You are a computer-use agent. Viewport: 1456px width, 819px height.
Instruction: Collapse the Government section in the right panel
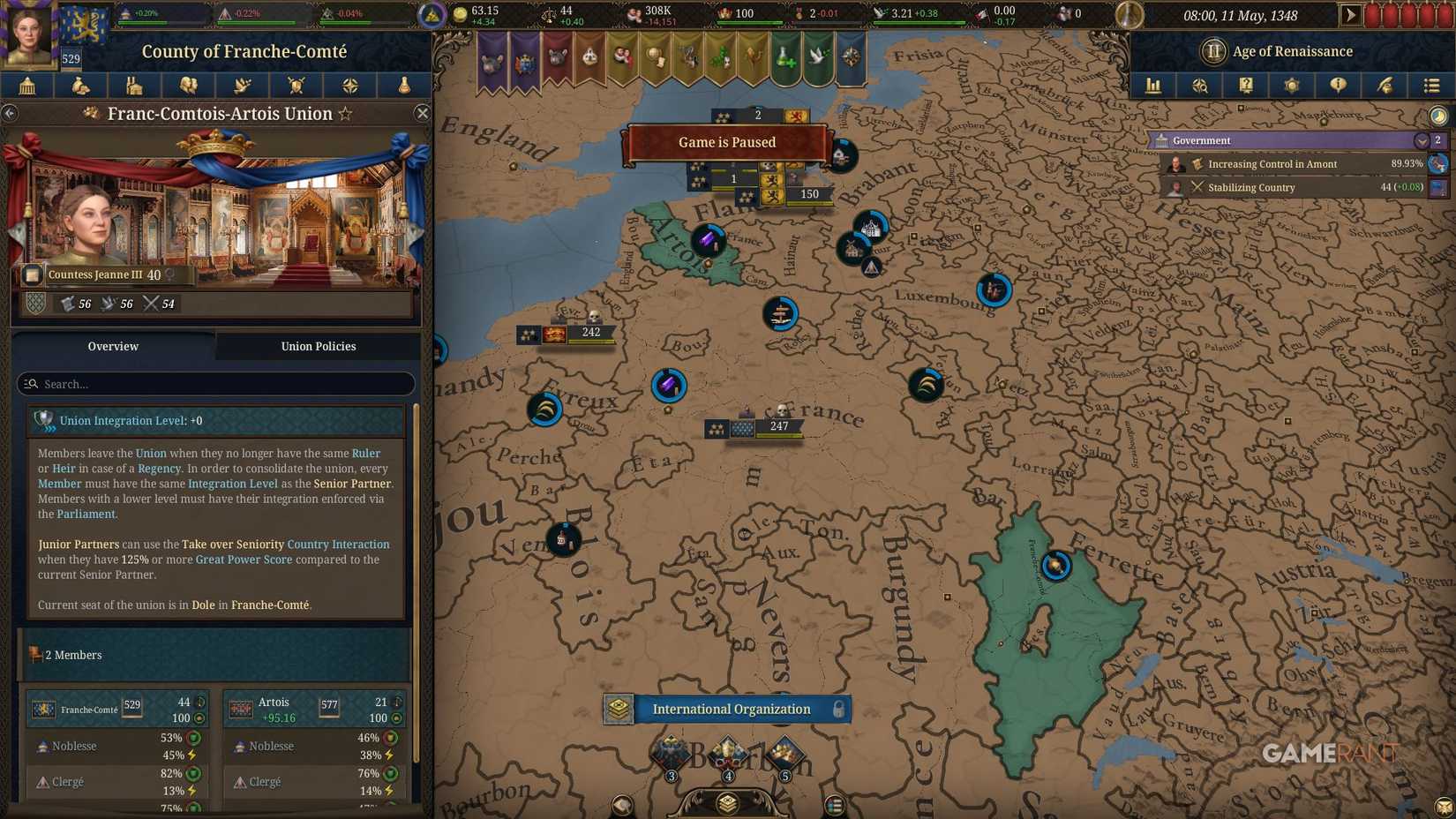pos(1422,140)
